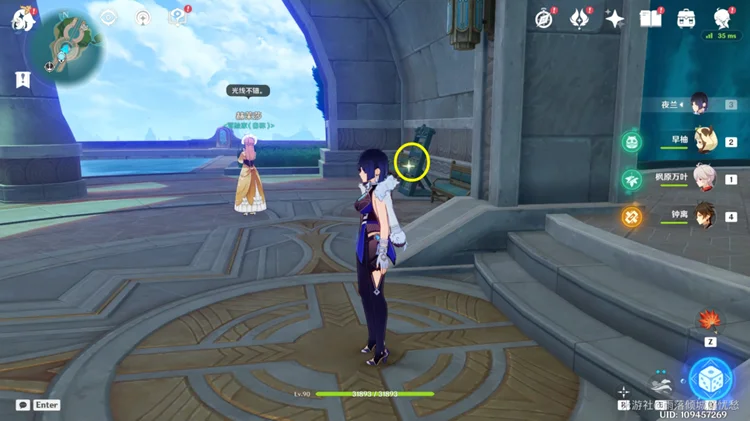
Task: Click the eye-shaped icon beside the minimap
Action: pos(110,17)
